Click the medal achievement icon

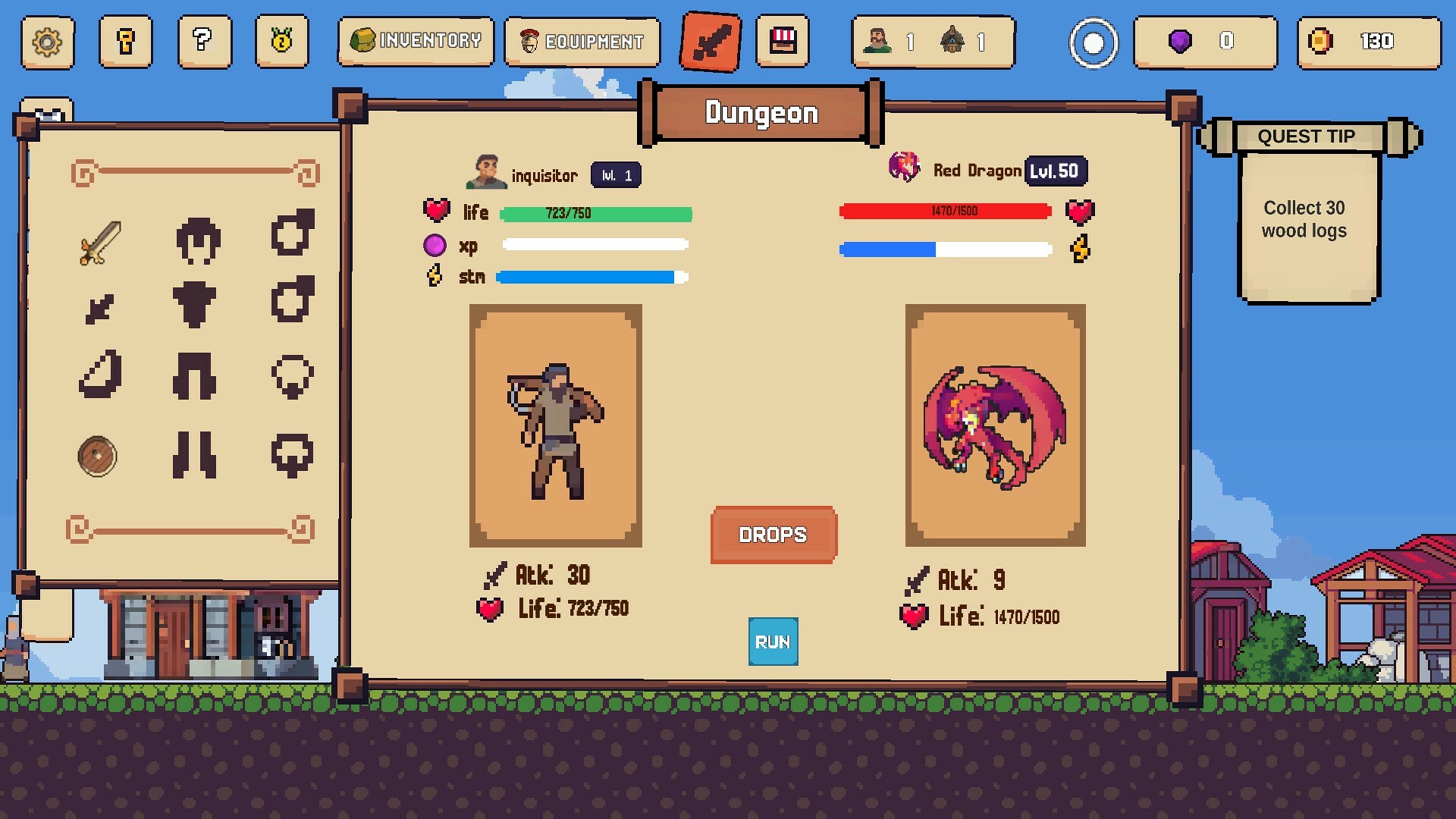pos(281,42)
